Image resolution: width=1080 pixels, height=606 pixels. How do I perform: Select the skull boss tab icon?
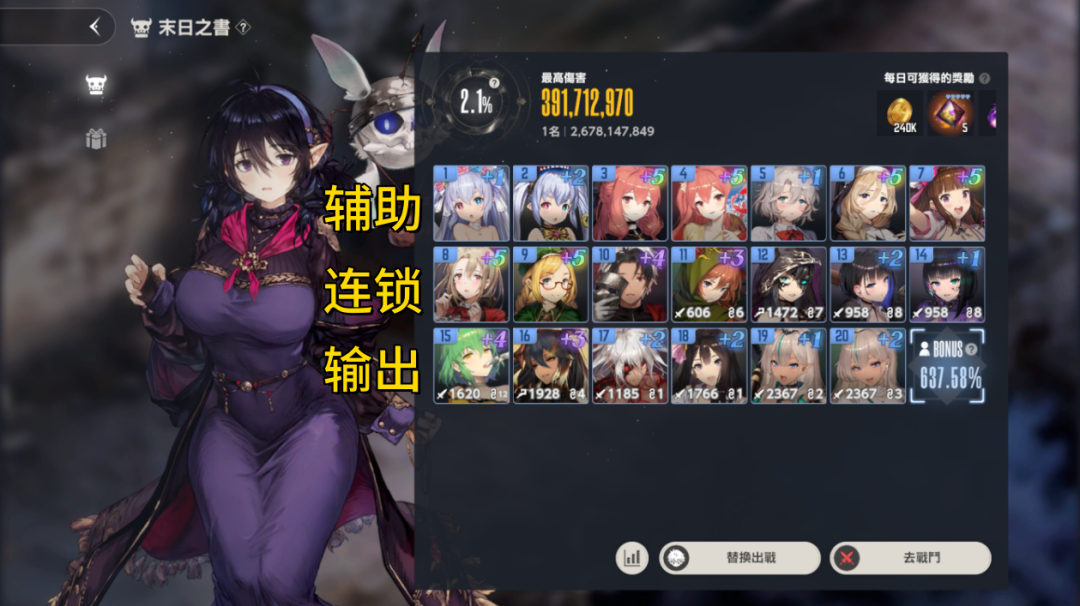click(97, 84)
